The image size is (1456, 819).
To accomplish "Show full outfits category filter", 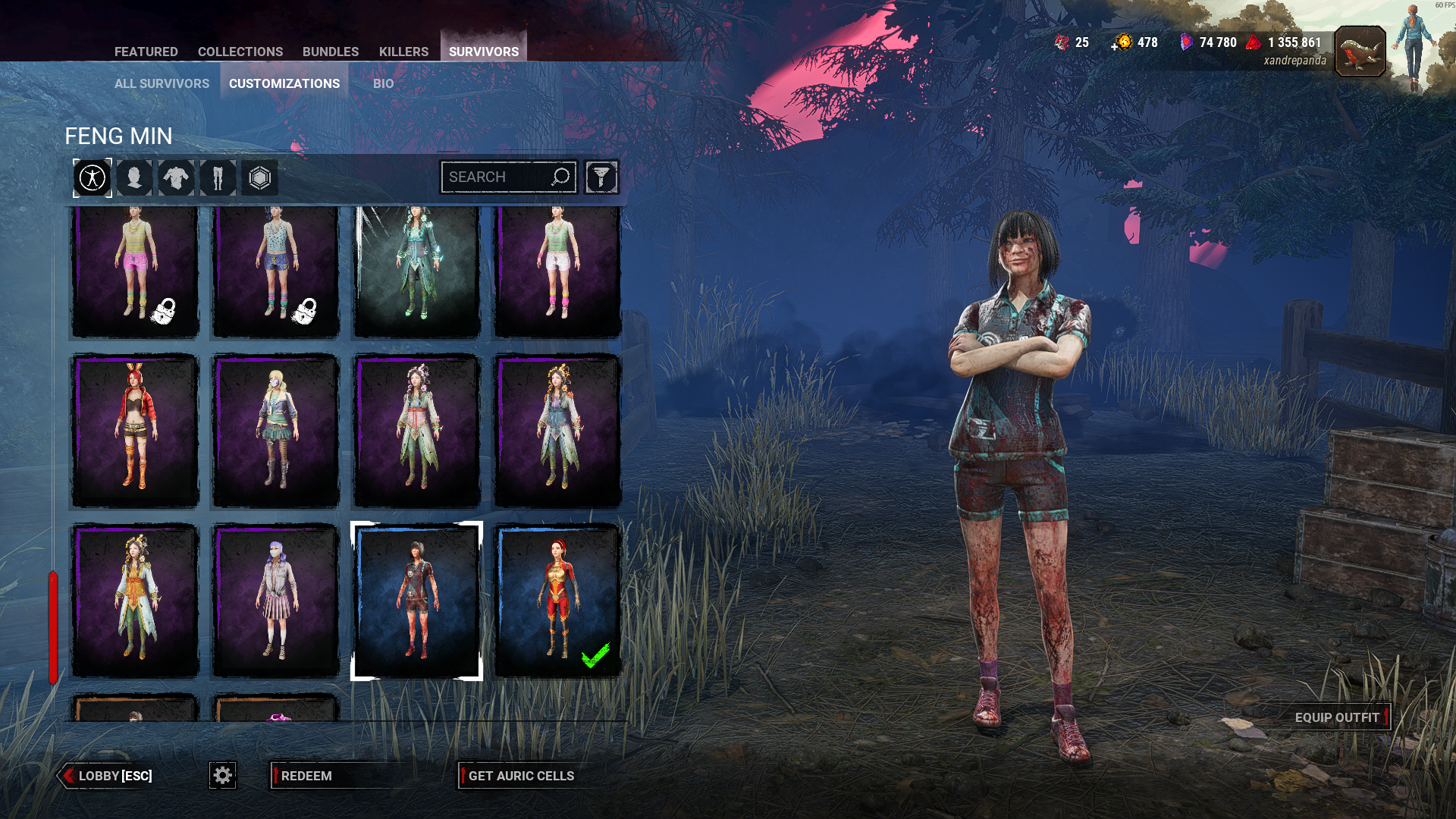I will click(93, 178).
